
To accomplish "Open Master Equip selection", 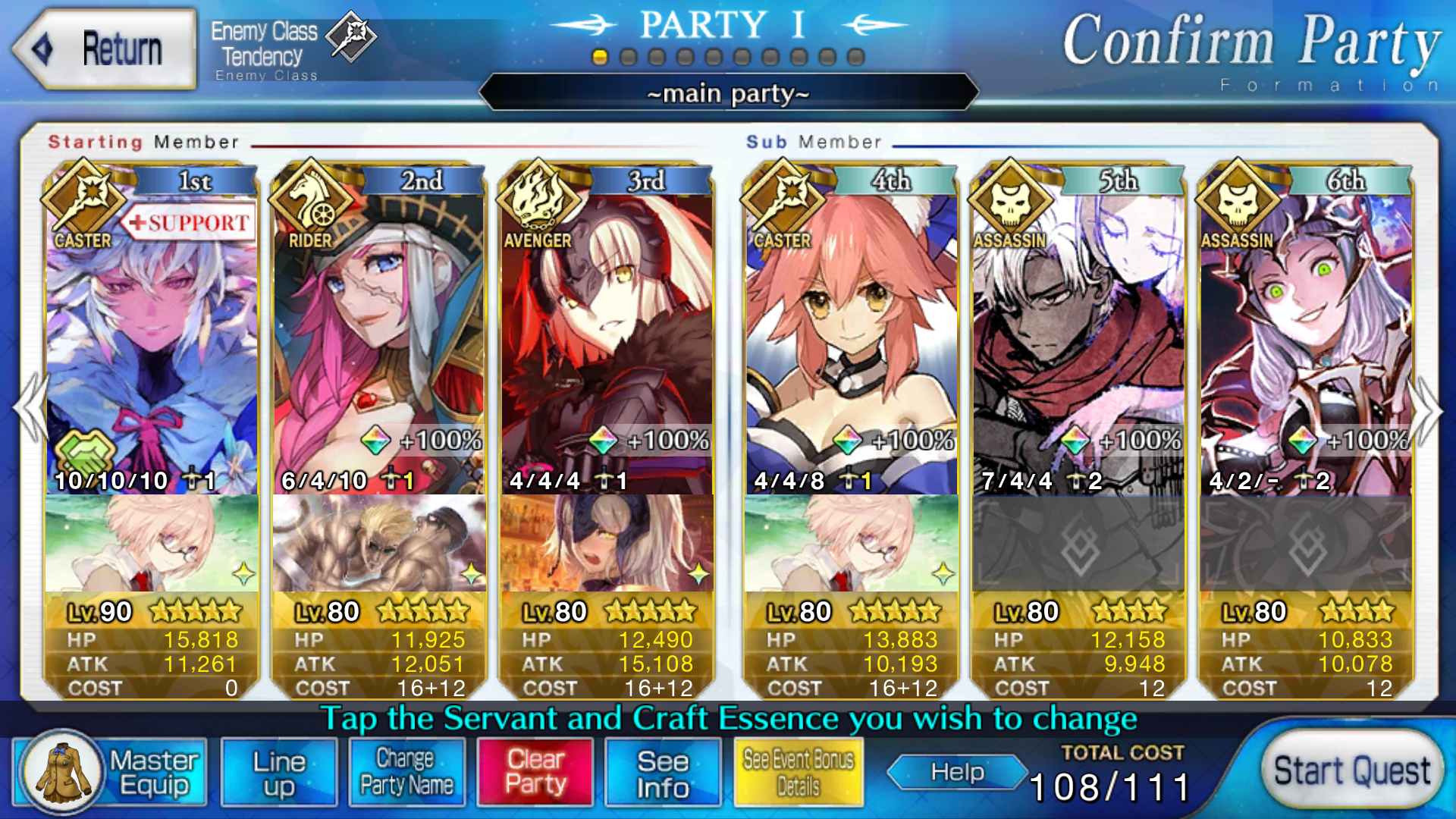I will [x=111, y=773].
